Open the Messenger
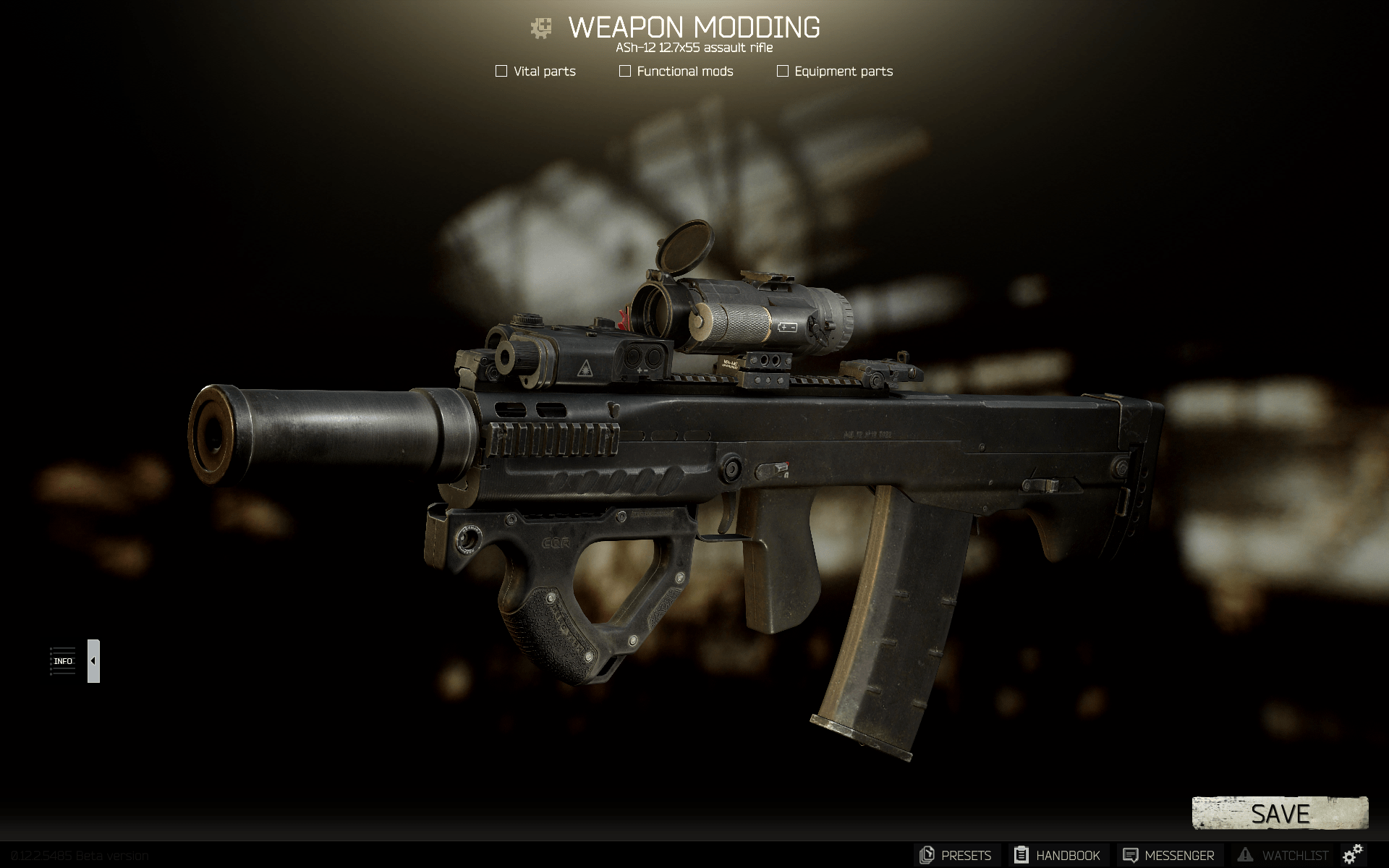 click(1169, 855)
